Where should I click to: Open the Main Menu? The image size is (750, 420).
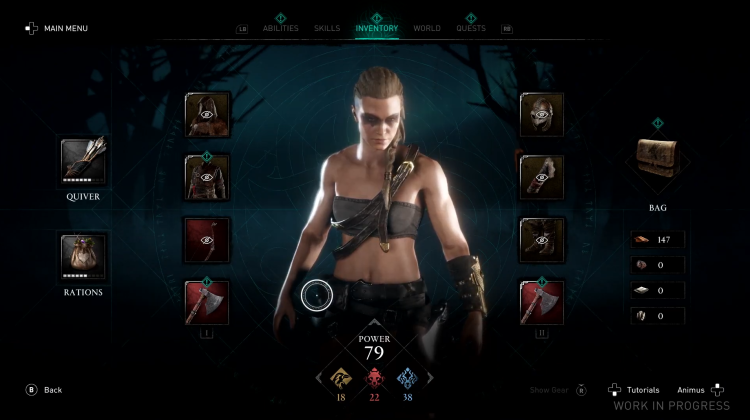57,28
